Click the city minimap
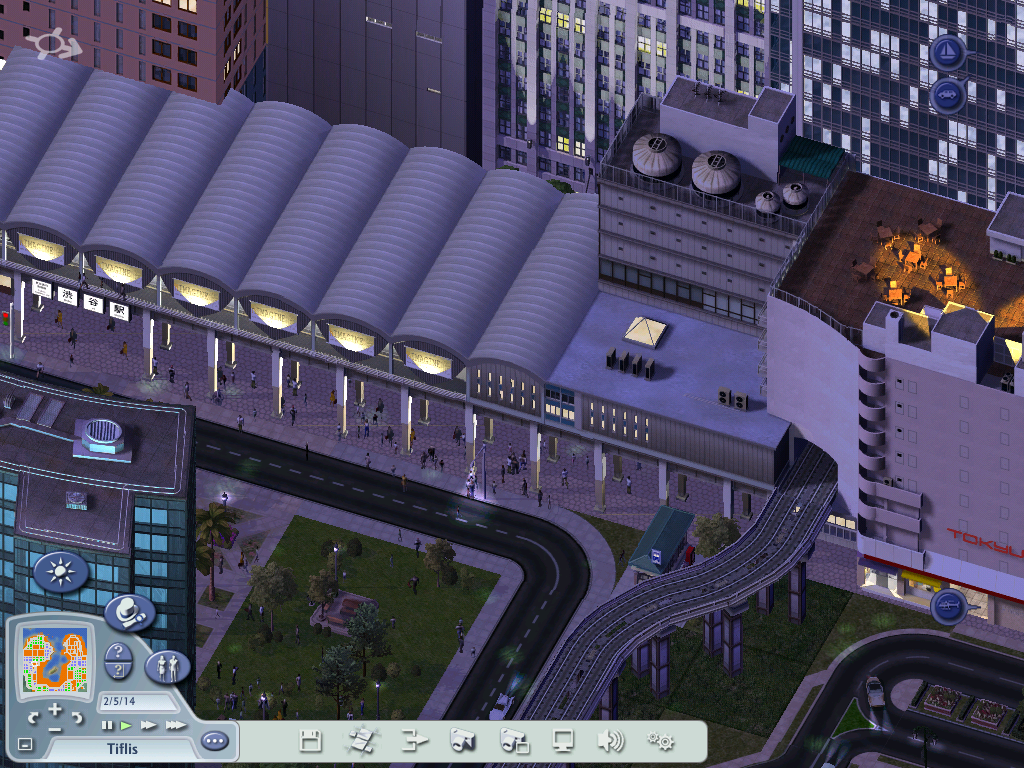Screen dimensions: 1024x768 (x=56, y=658)
